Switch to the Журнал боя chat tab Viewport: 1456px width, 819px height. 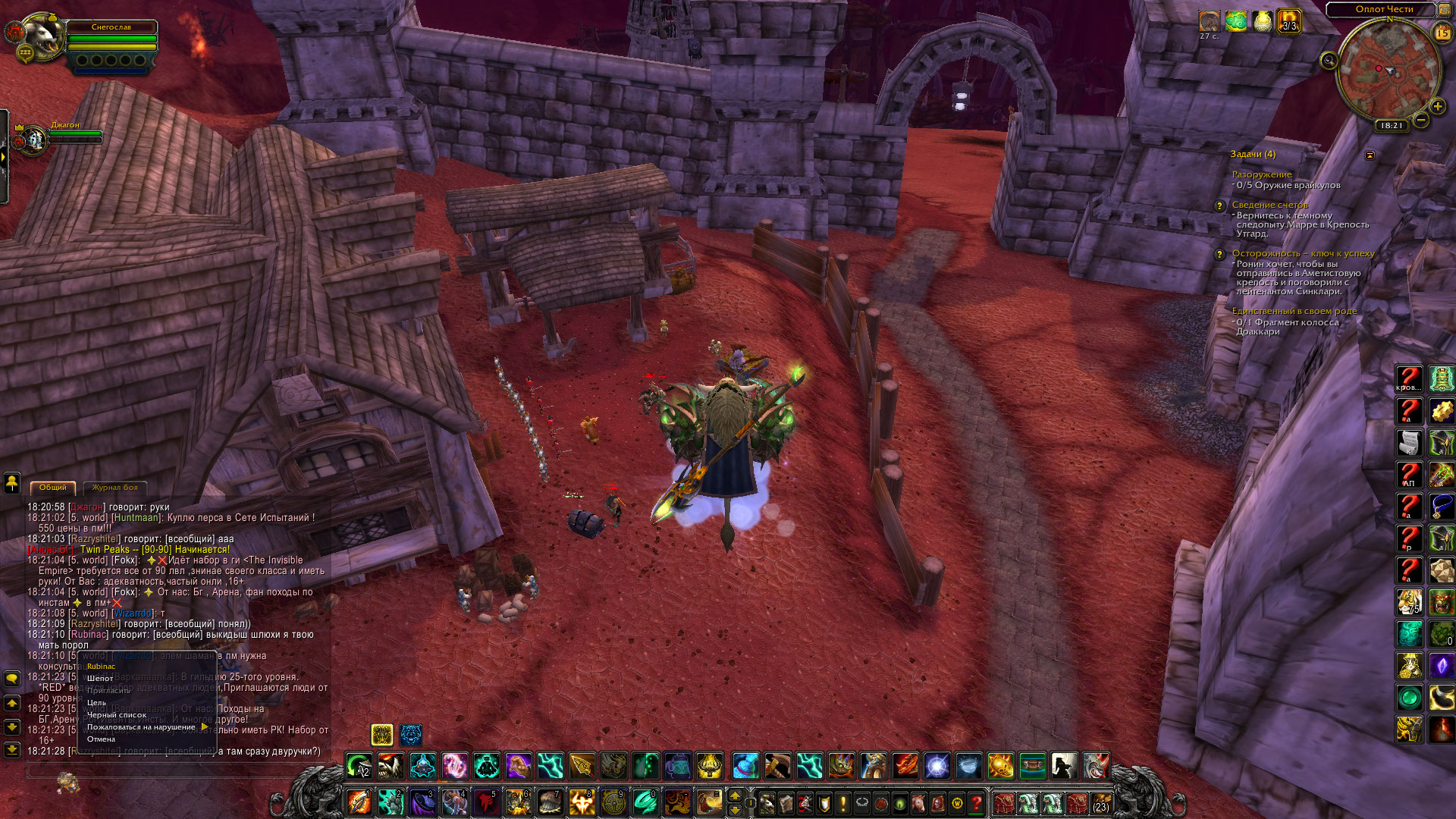click(x=115, y=488)
